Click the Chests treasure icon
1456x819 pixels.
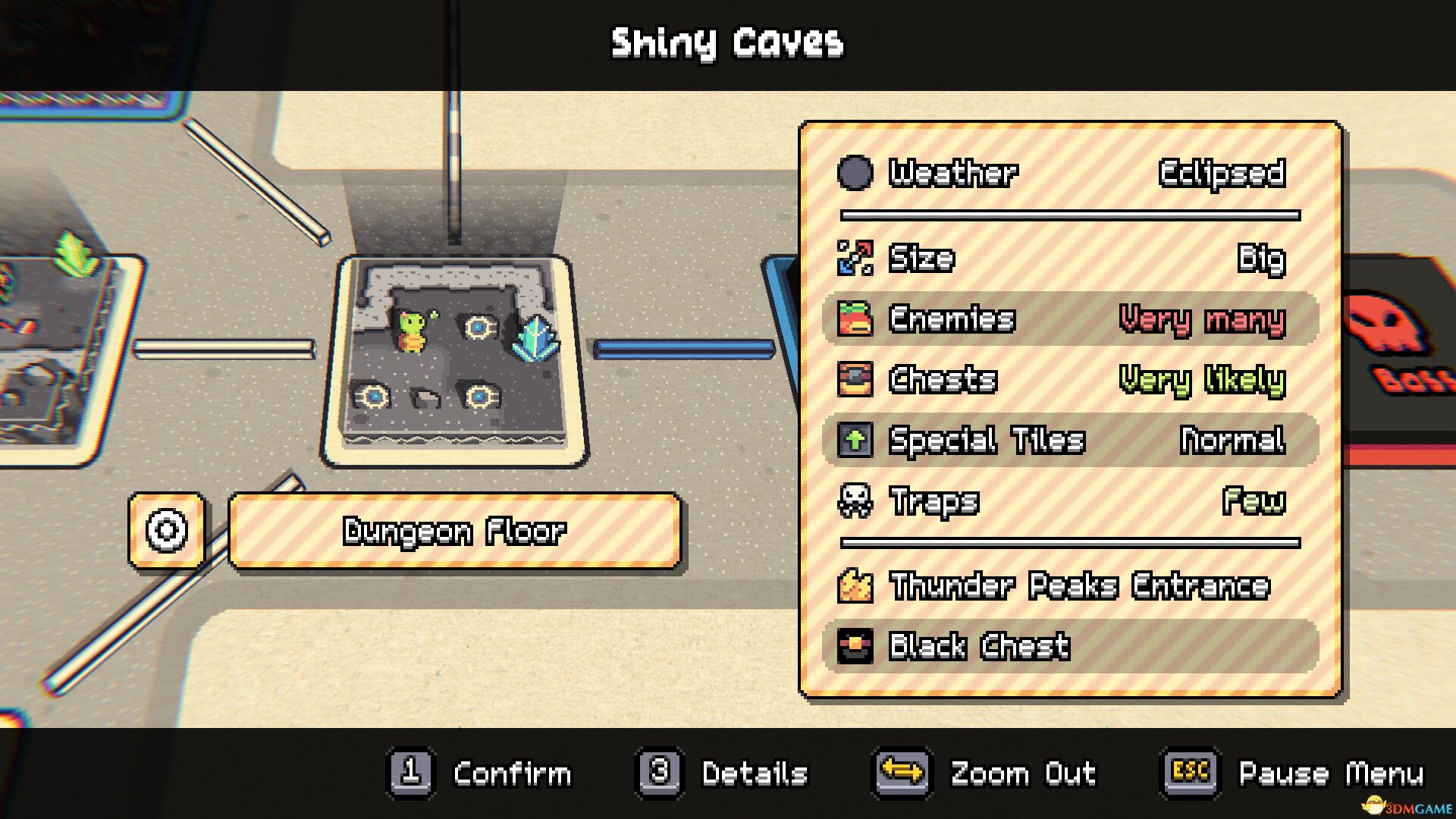point(855,379)
